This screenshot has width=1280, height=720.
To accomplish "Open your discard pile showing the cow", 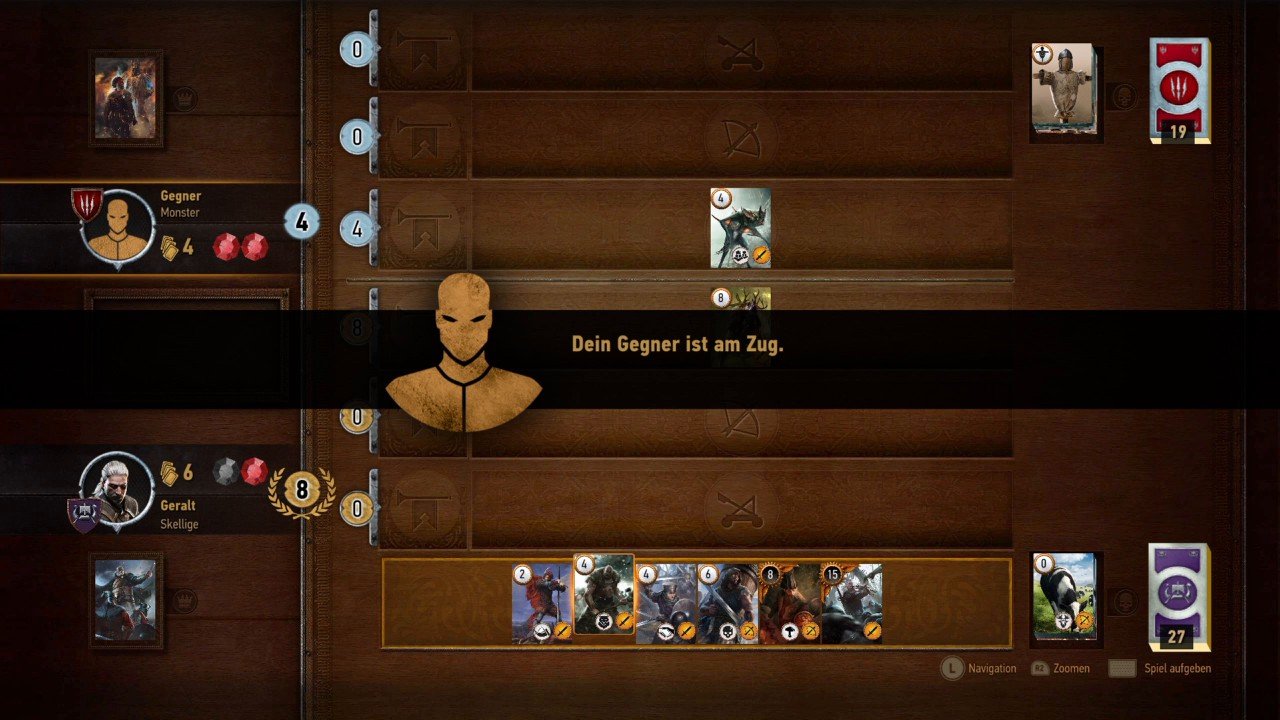I will [1064, 596].
